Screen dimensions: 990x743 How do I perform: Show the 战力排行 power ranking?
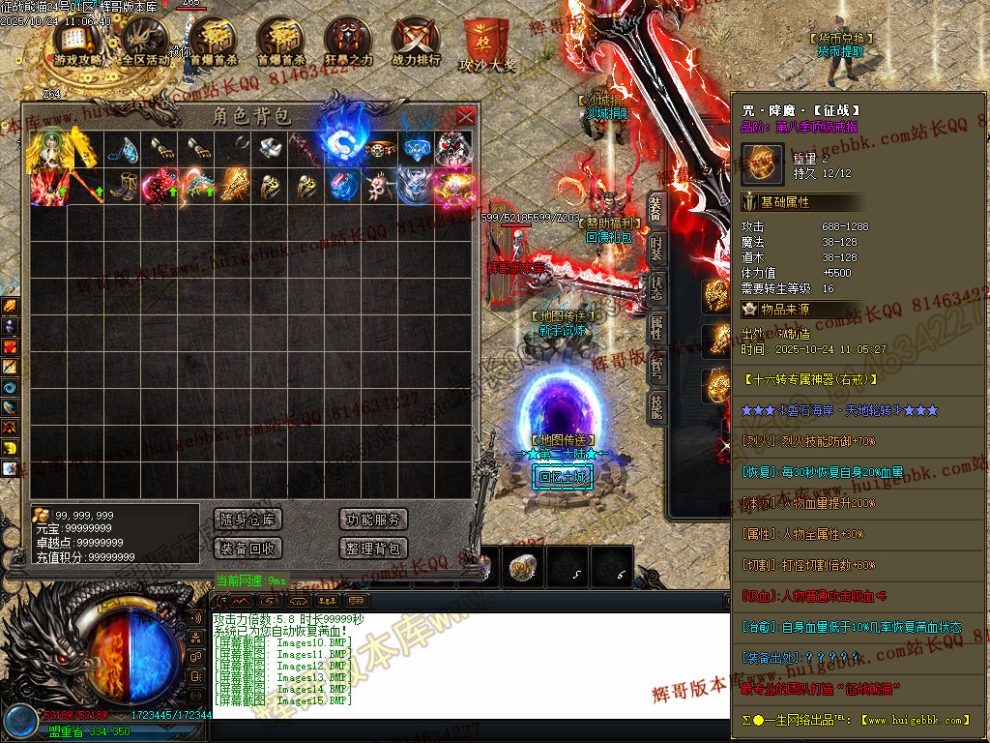(x=415, y=43)
